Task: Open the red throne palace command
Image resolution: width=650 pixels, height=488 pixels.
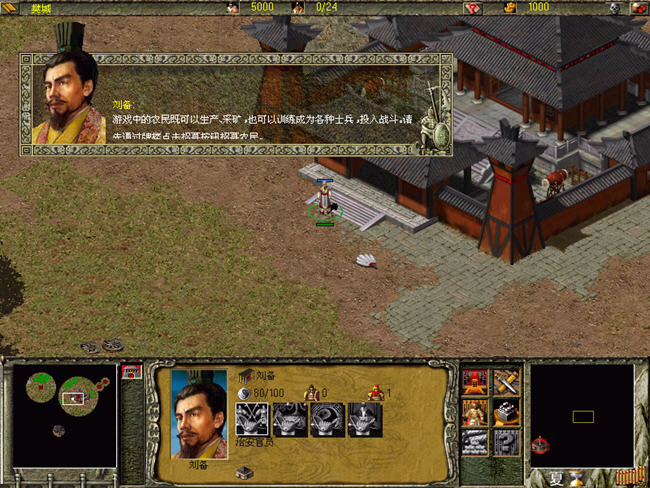Action: tap(475, 382)
